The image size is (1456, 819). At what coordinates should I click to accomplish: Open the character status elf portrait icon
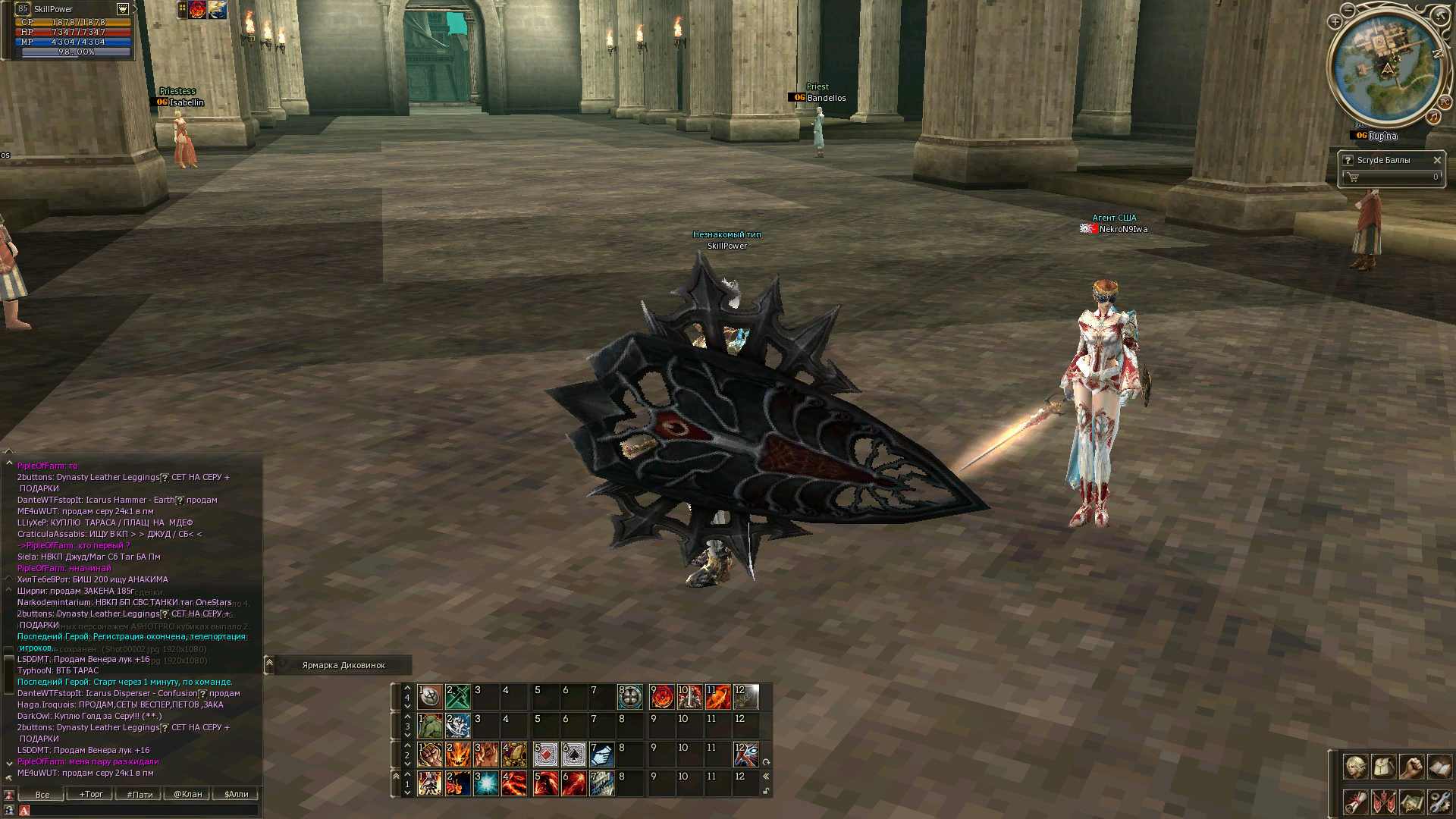tap(1355, 767)
